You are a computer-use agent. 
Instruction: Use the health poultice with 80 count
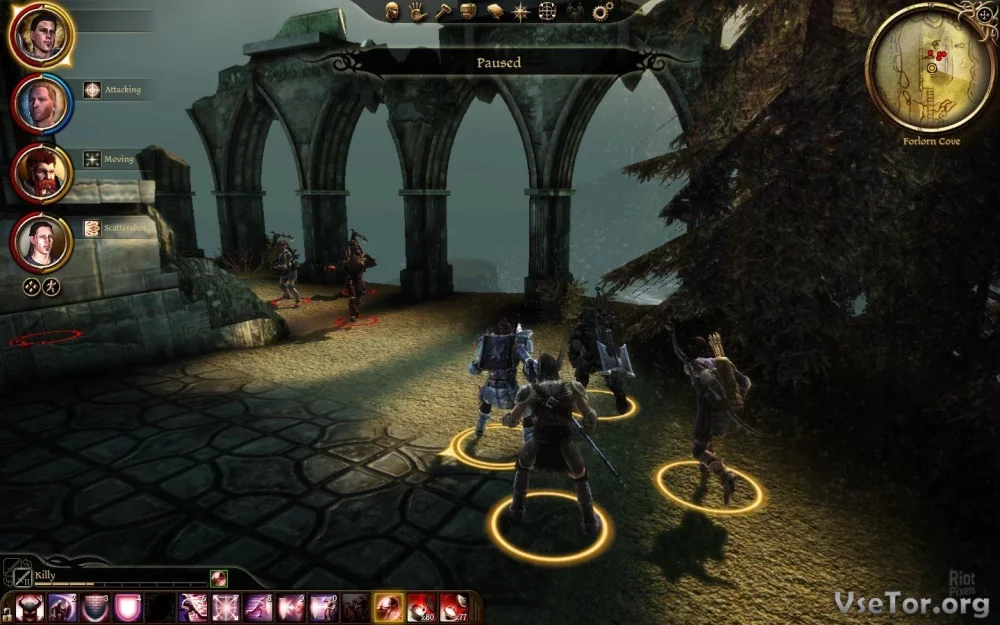point(421,607)
